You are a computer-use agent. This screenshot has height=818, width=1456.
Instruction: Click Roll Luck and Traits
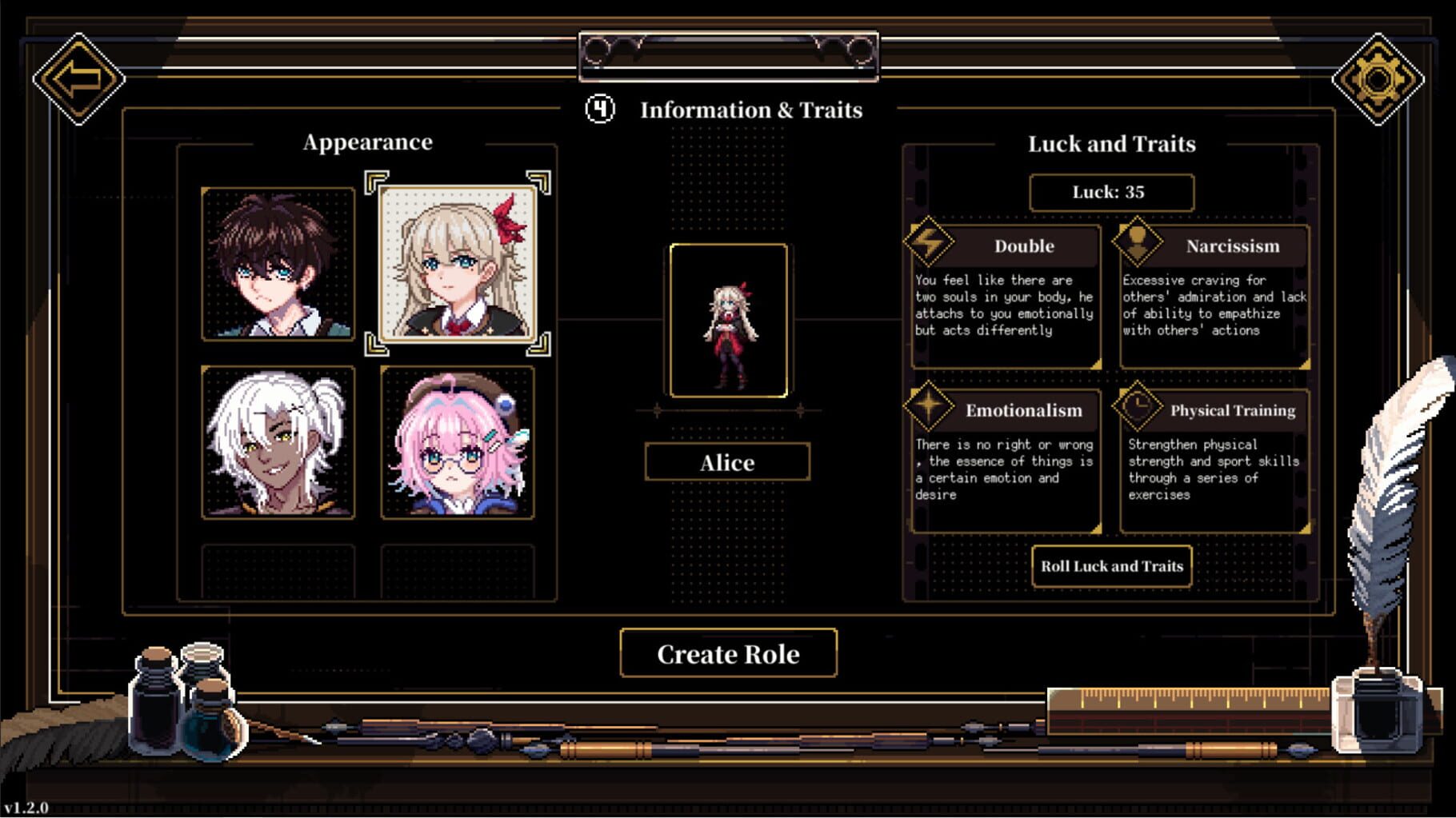pyautogui.click(x=1111, y=566)
